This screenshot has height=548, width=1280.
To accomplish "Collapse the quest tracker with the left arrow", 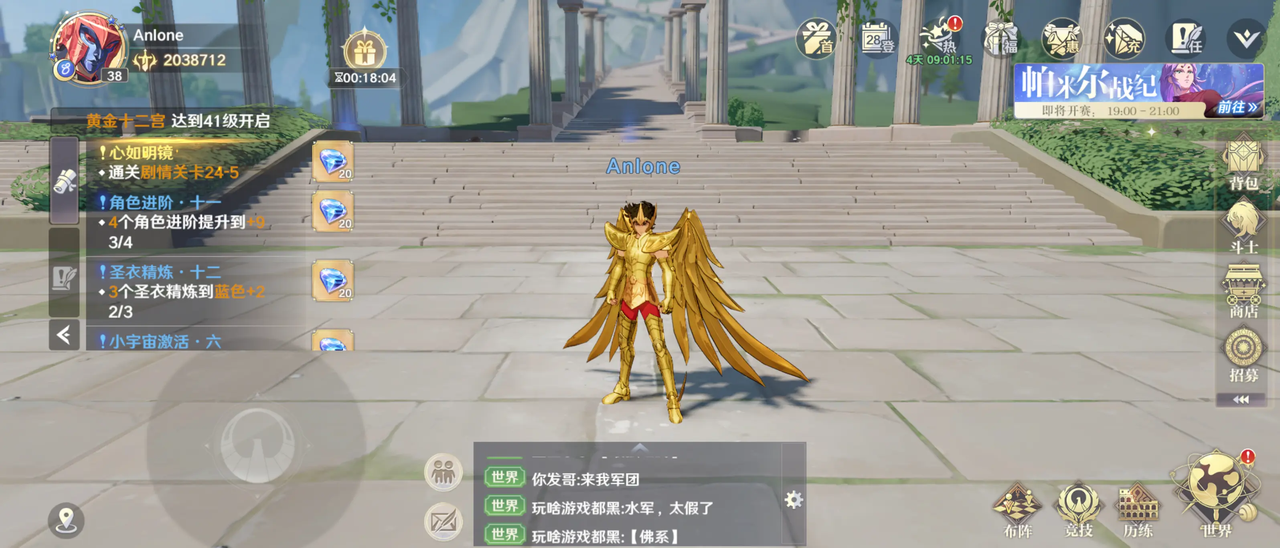I will [x=64, y=334].
